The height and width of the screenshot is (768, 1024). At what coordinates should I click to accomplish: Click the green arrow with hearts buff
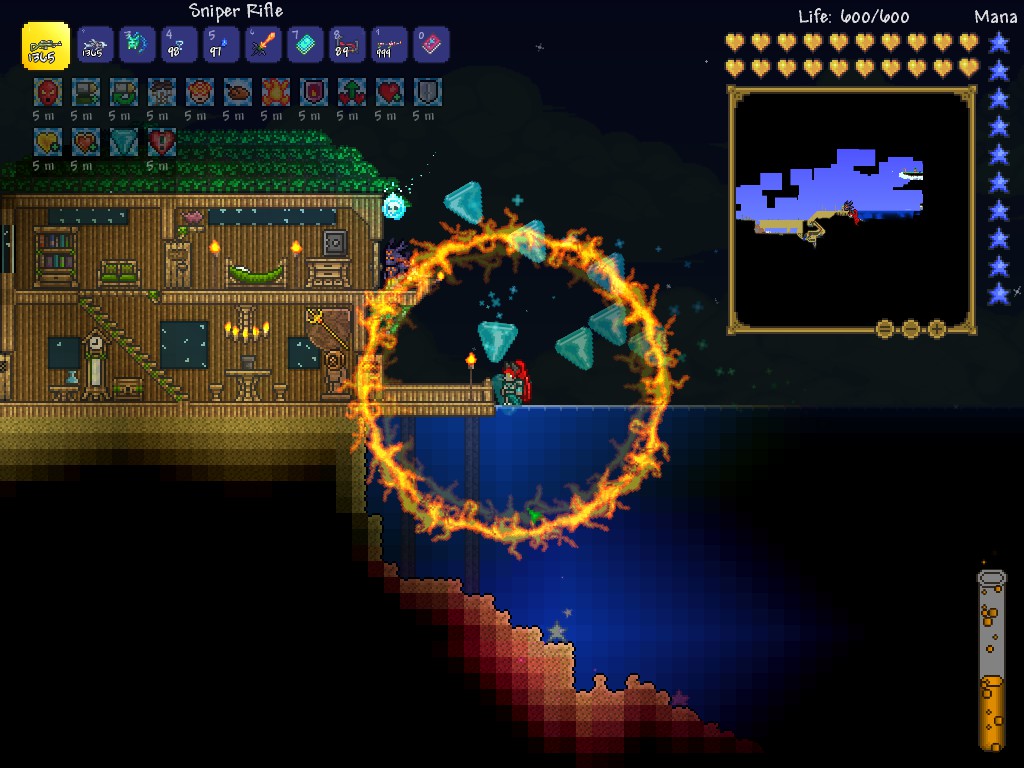tap(351, 93)
